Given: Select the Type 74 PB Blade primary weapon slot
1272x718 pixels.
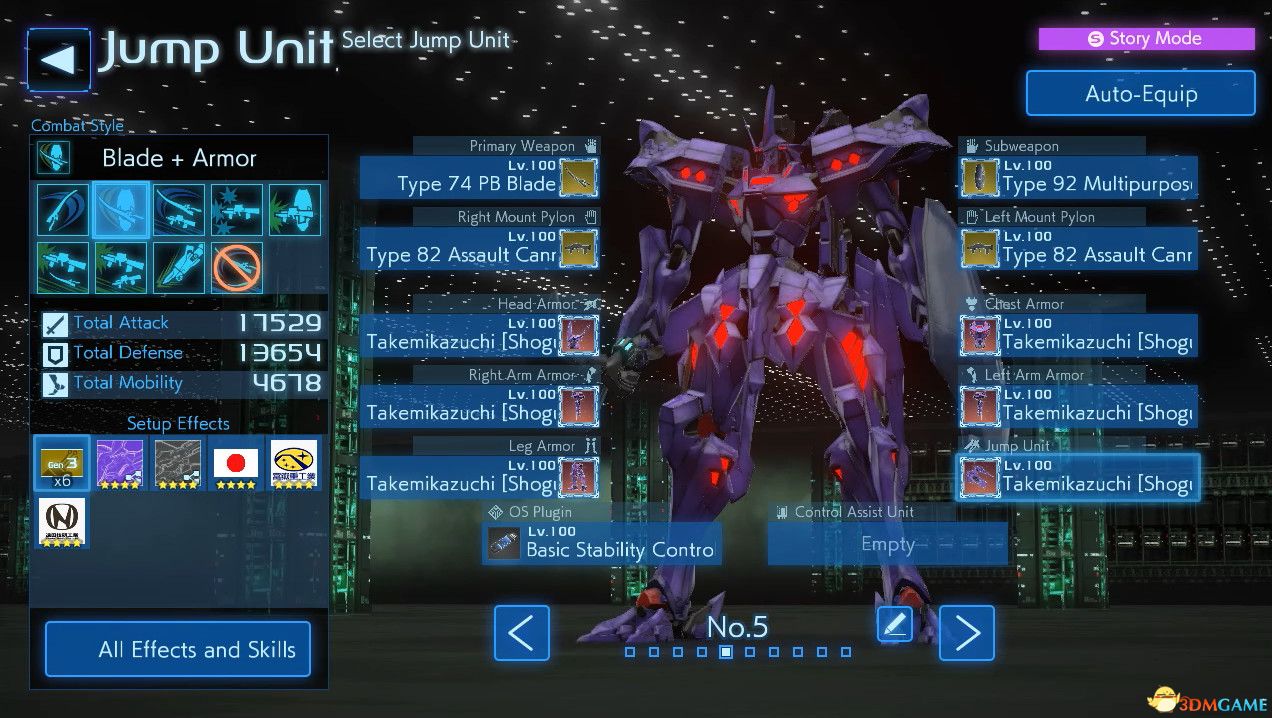Looking at the screenshot, I should [478, 178].
